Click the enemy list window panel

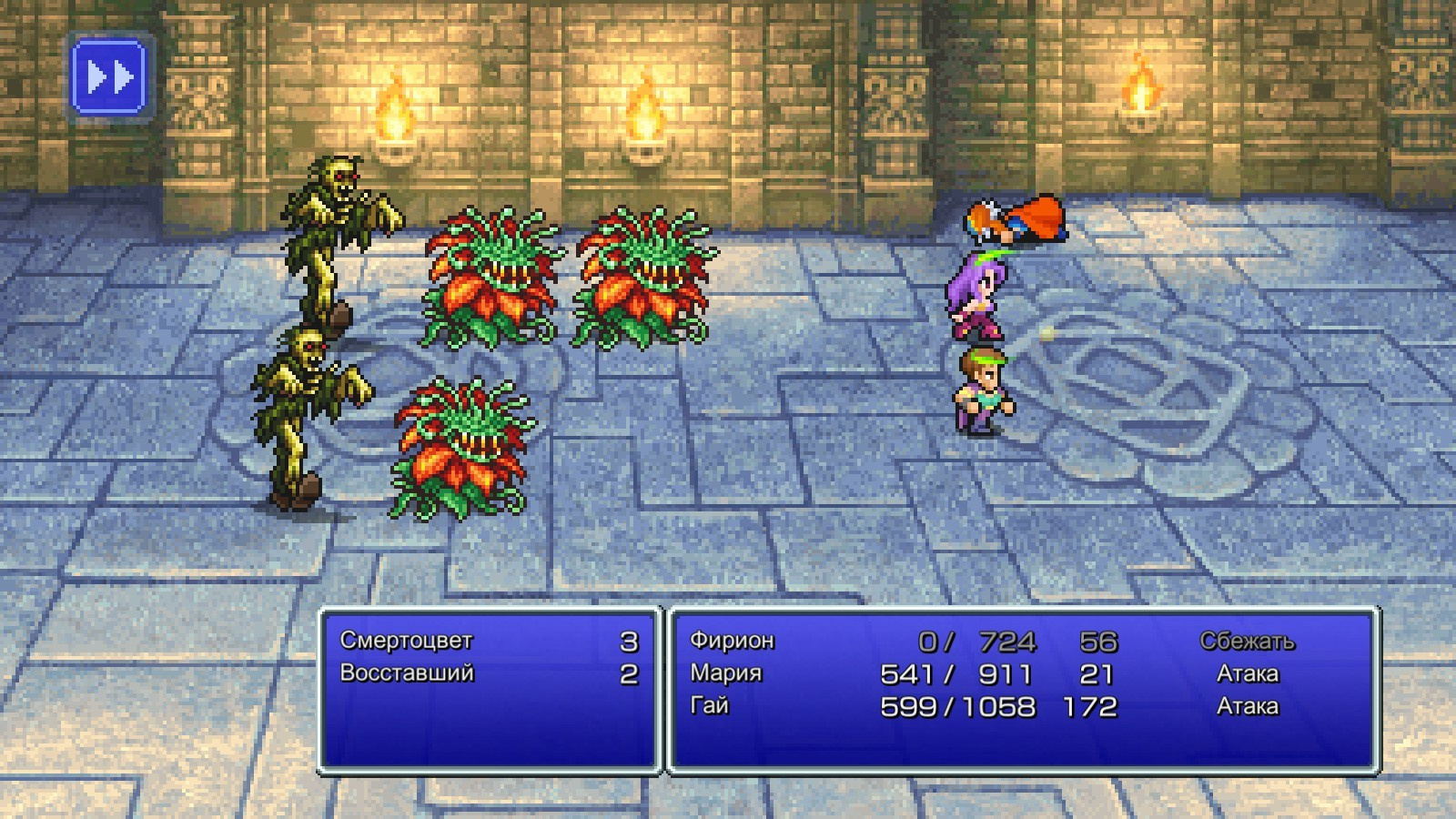(x=491, y=719)
